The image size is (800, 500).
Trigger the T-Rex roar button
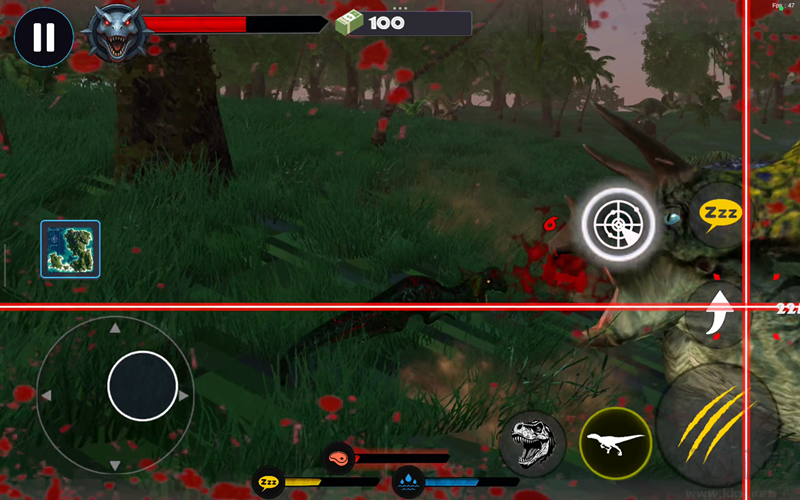[532, 442]
